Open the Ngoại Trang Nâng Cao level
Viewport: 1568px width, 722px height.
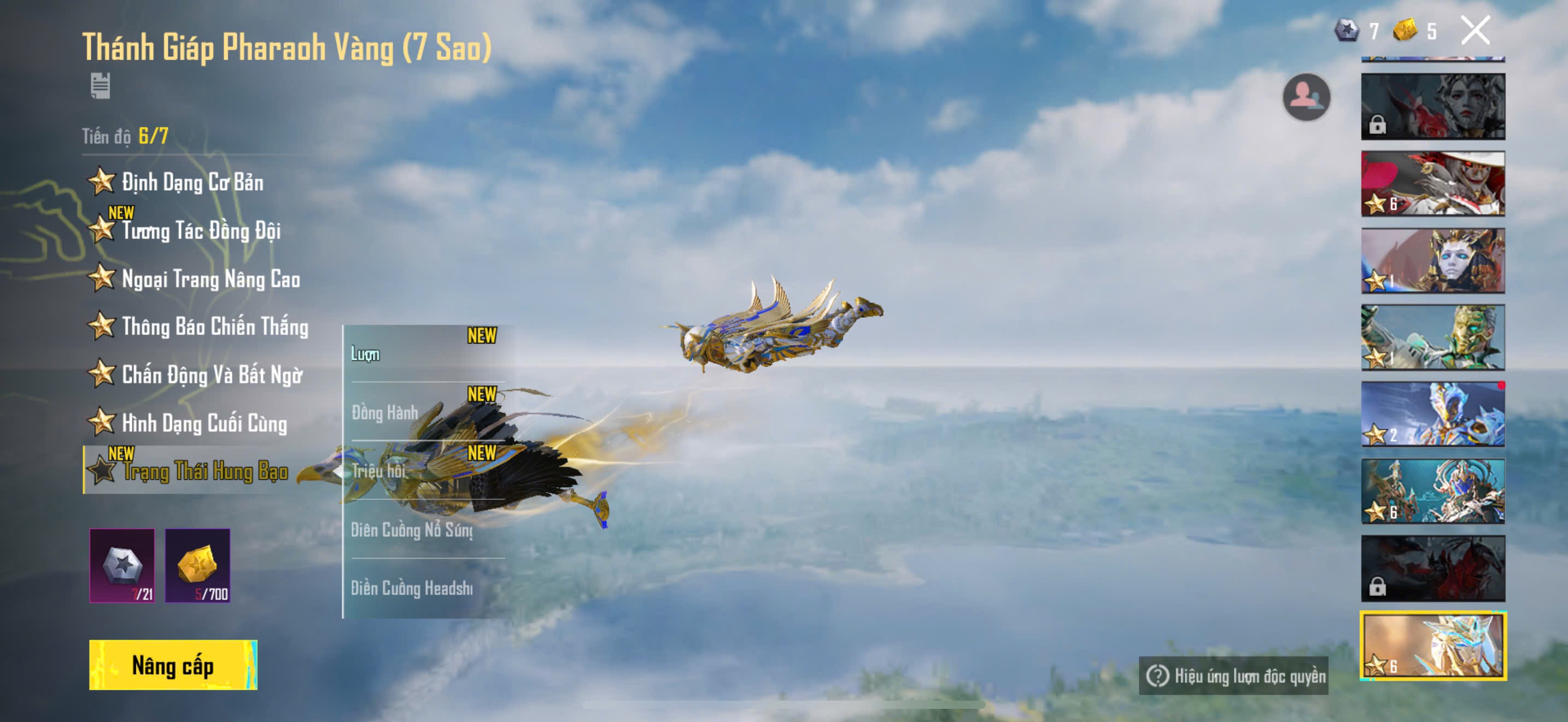pos(210,279)
